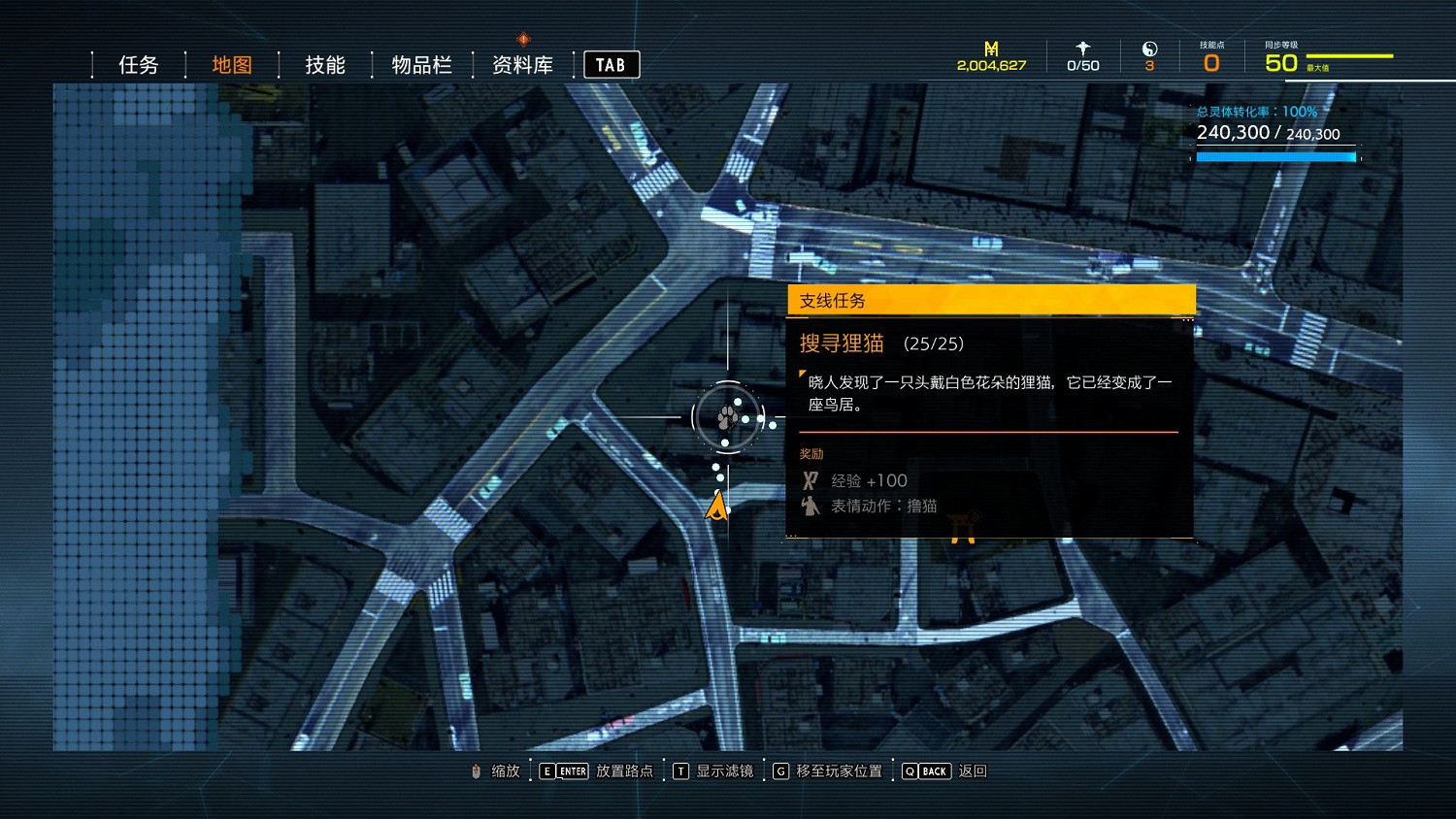1456x819 pixels.
Task: Click the experience reward icon for 经验 +100
Action: tap(810, 479)
